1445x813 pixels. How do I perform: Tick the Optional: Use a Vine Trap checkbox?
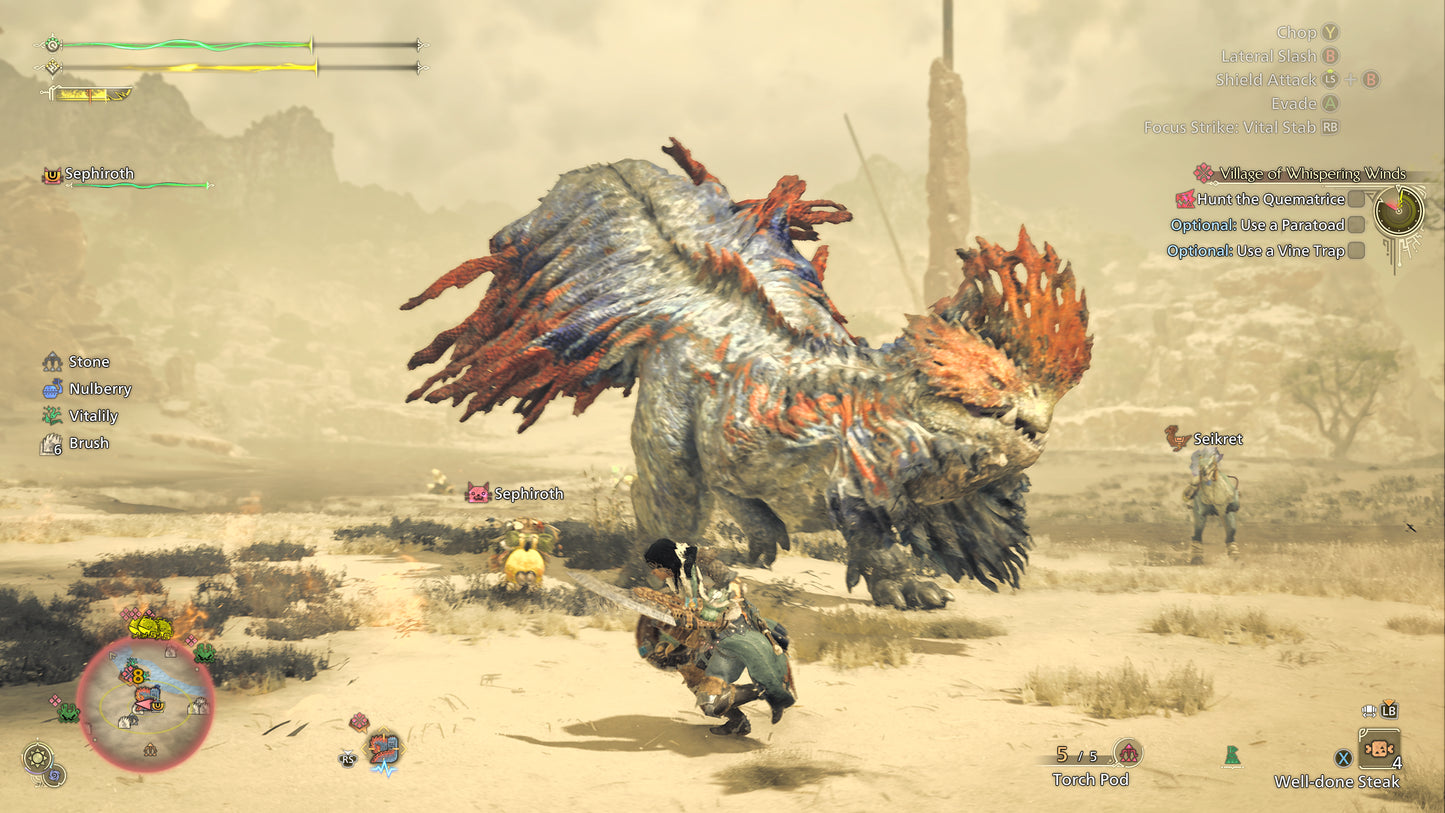[x=1358, y=251]
